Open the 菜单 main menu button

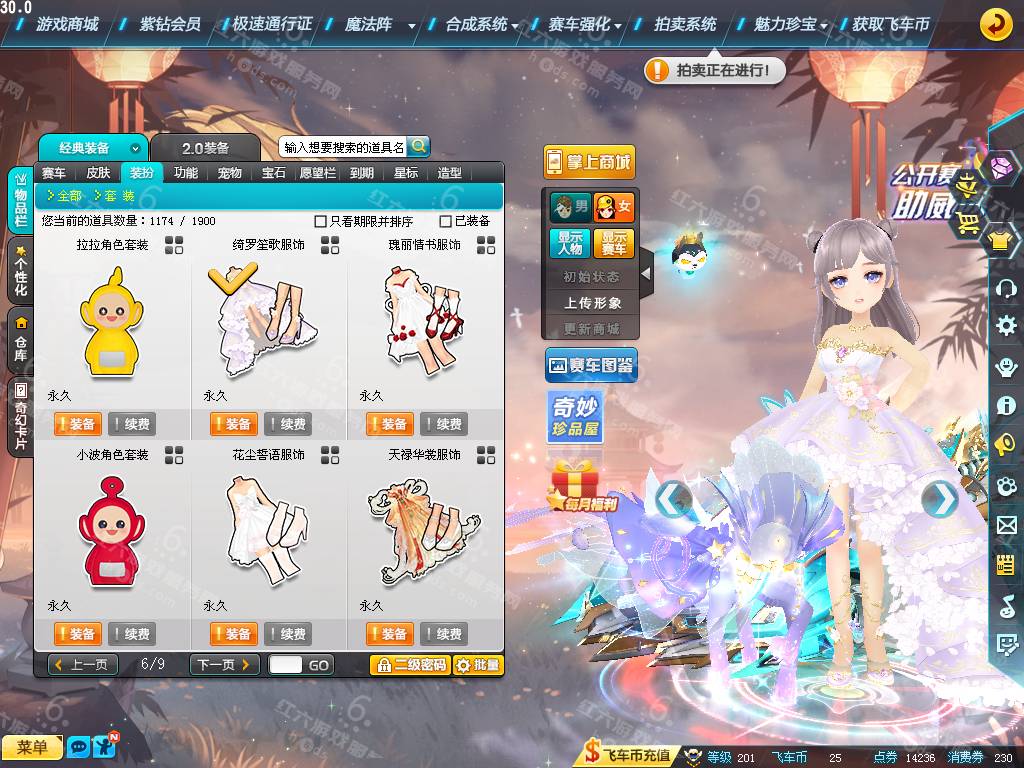(x=32, y=747)
